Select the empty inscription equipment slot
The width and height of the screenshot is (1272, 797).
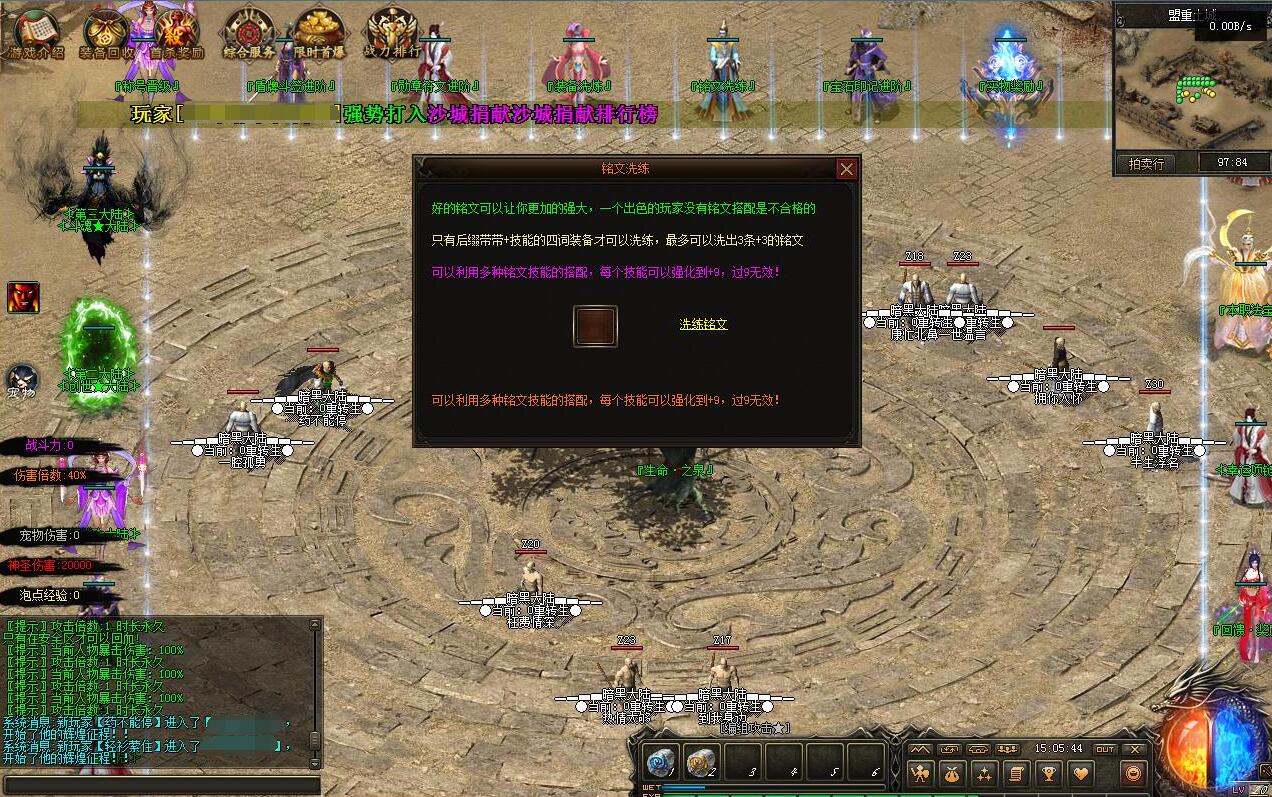tap(595, 326)
